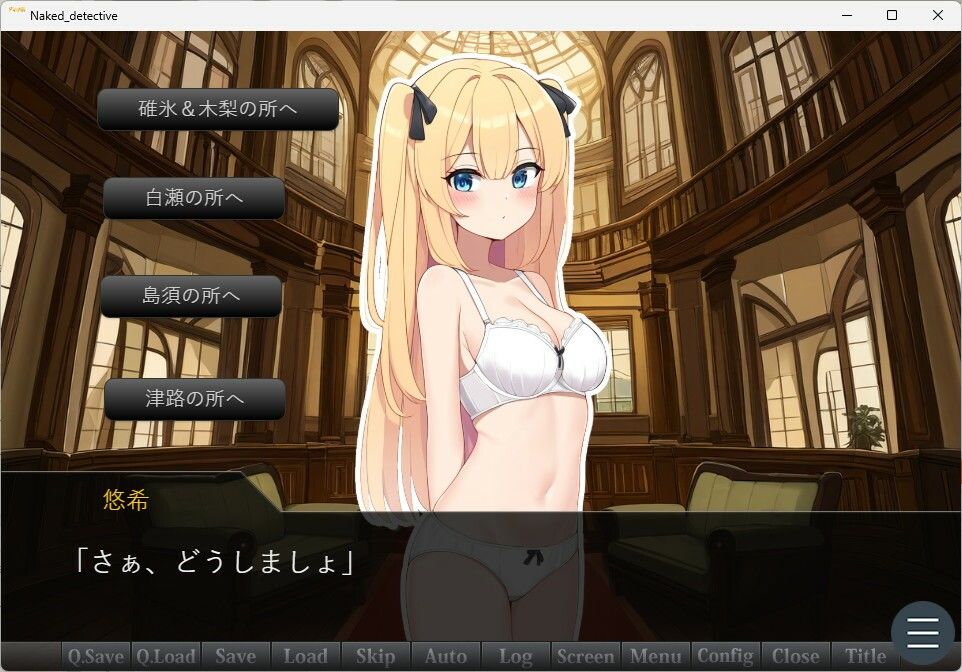Pick the 島須の所へ dialogue choice
This screenshot has width=962, height=672.
(191, 296)
